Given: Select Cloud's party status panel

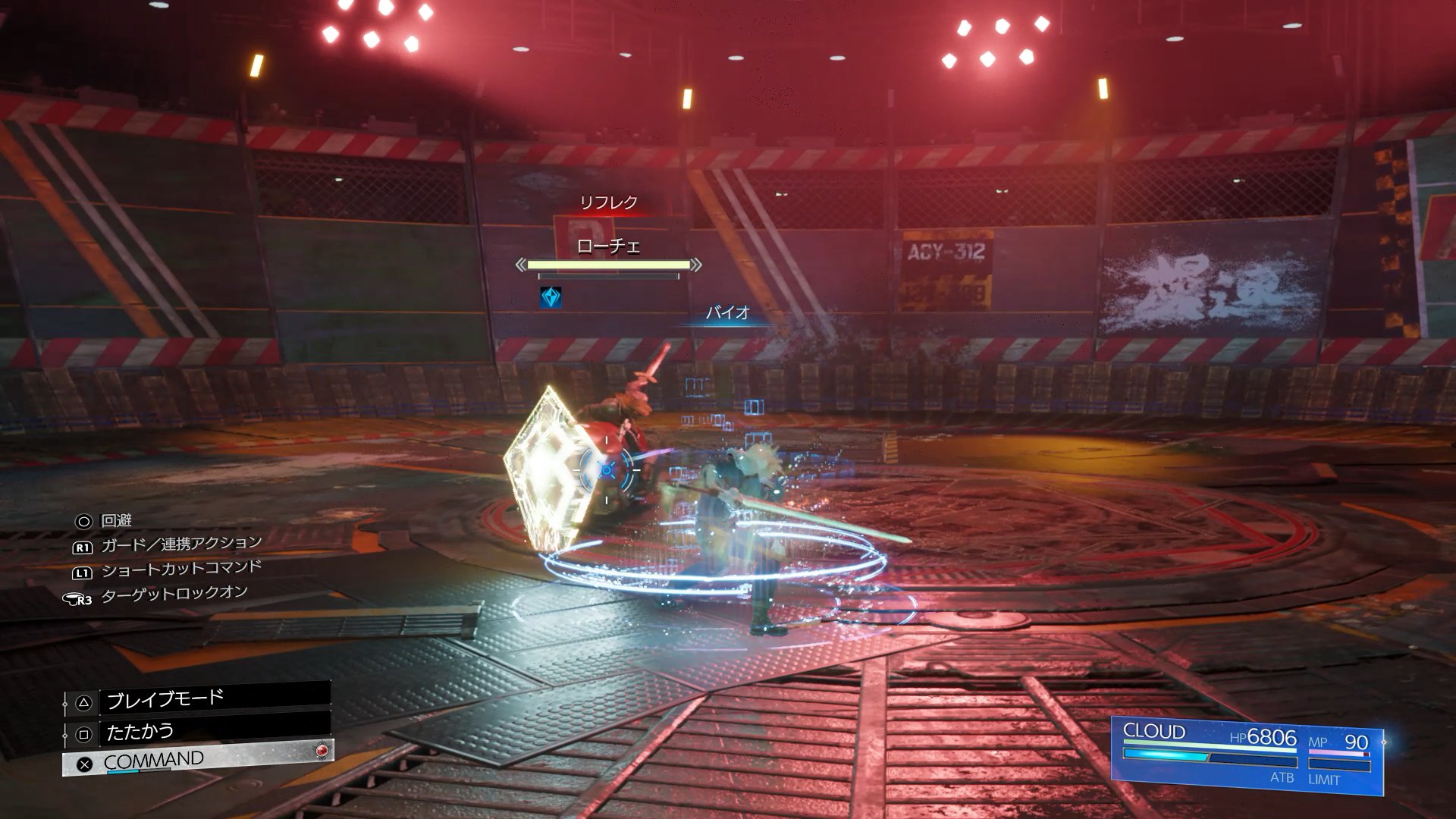Looking at the screenshot, I should tap(1247, 755).
